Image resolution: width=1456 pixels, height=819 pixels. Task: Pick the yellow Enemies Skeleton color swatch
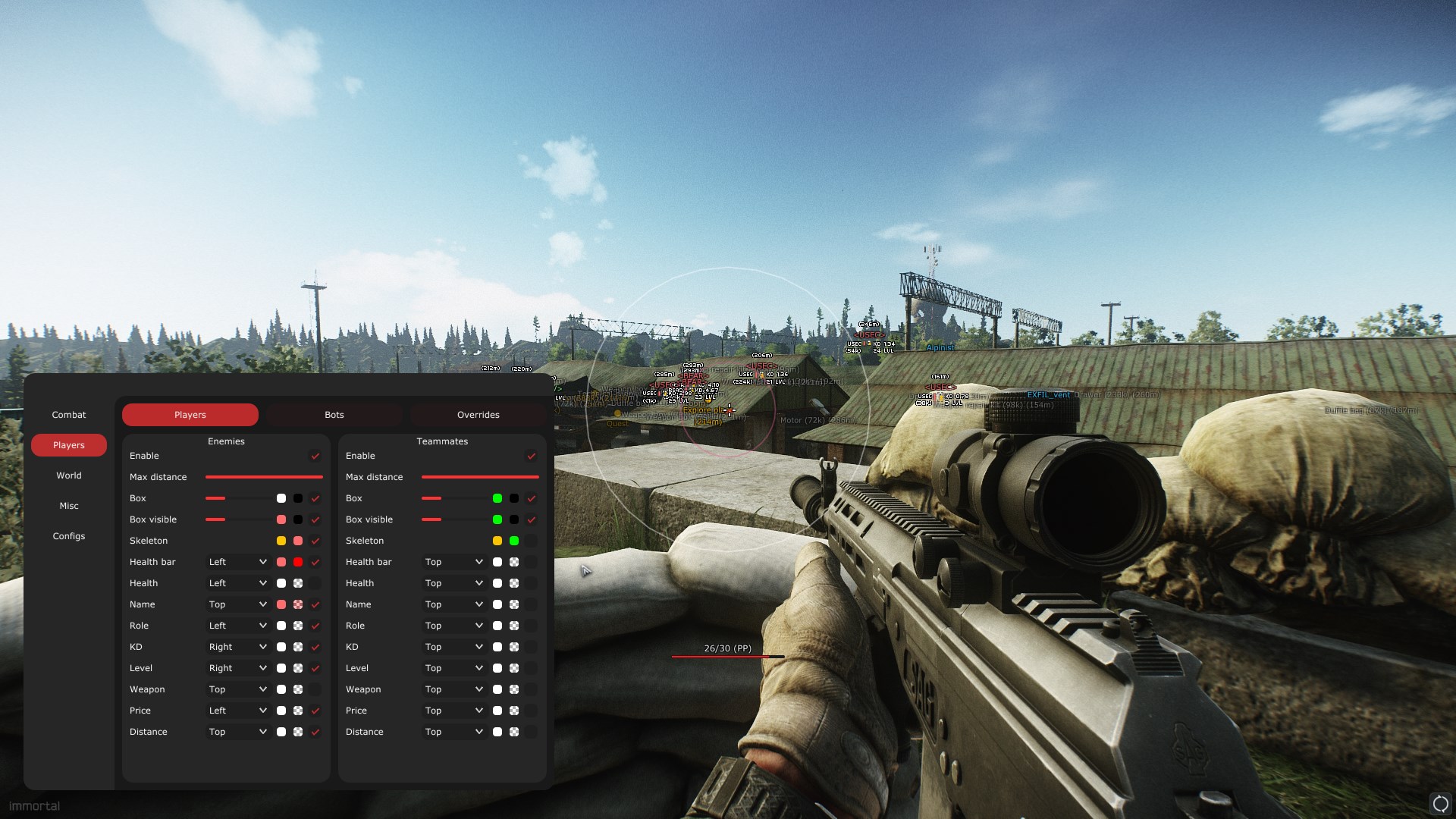(281, 541)
